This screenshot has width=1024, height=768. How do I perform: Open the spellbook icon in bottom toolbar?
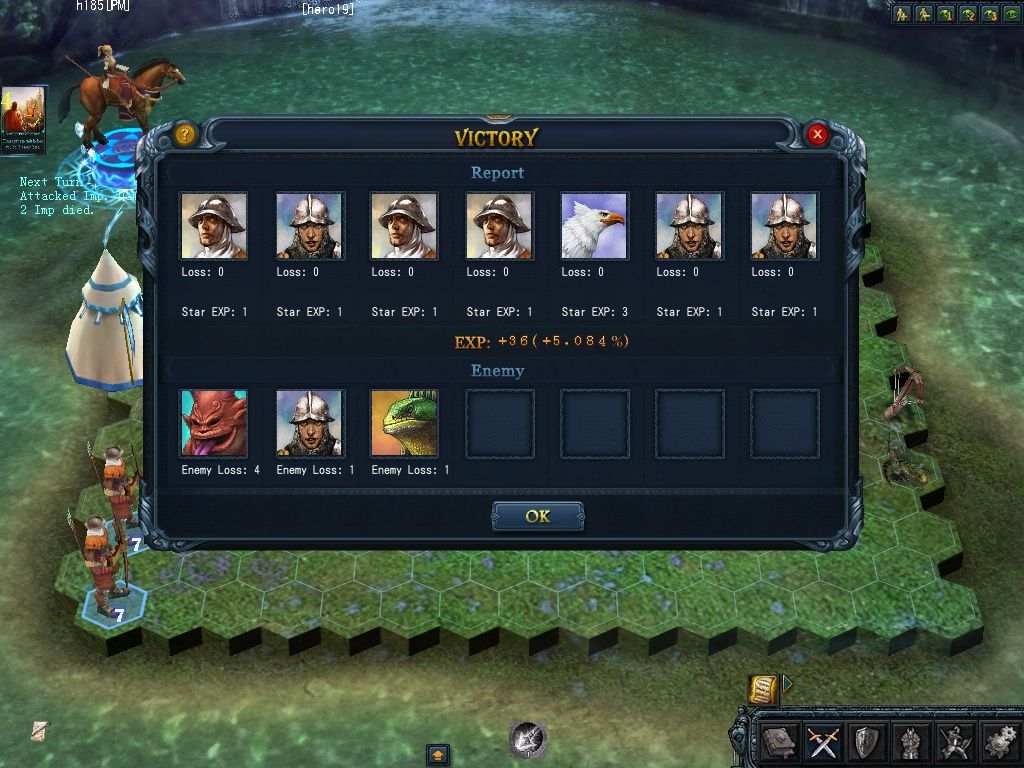(x=779, y=742)
